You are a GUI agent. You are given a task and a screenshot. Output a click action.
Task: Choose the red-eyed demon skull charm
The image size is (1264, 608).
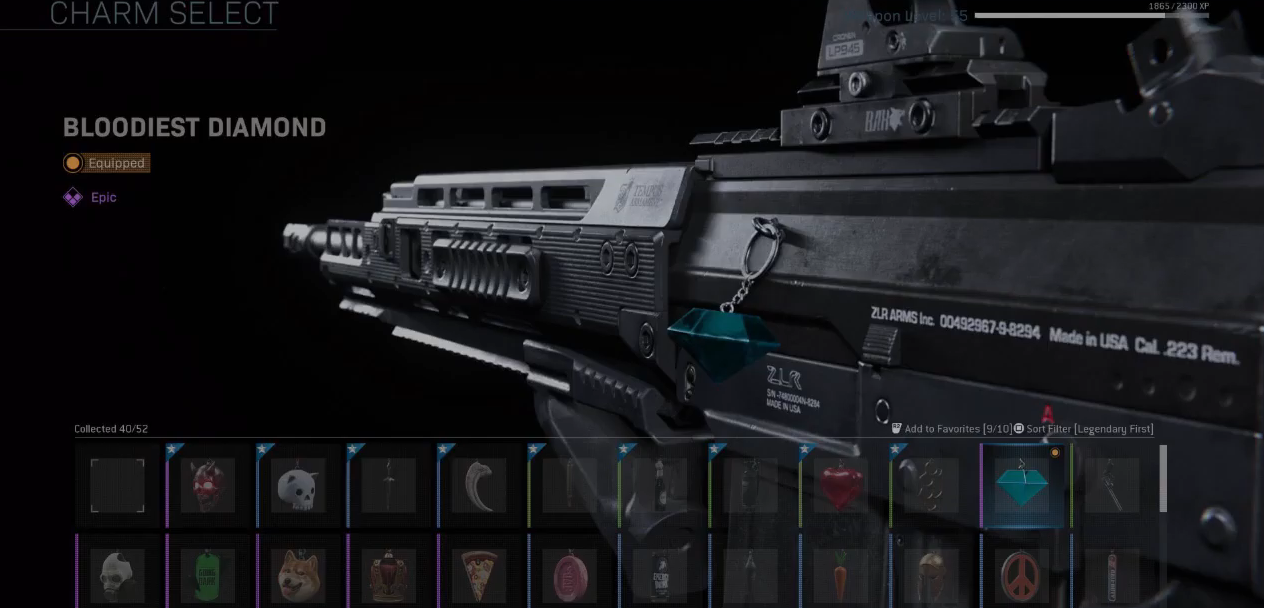208,486
